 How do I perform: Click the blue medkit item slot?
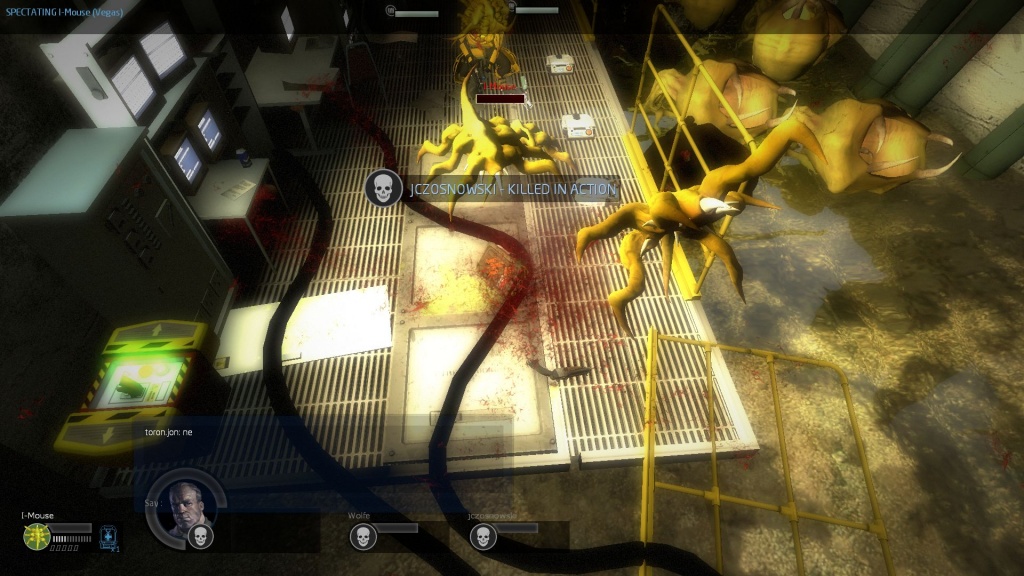coord(109,537)
